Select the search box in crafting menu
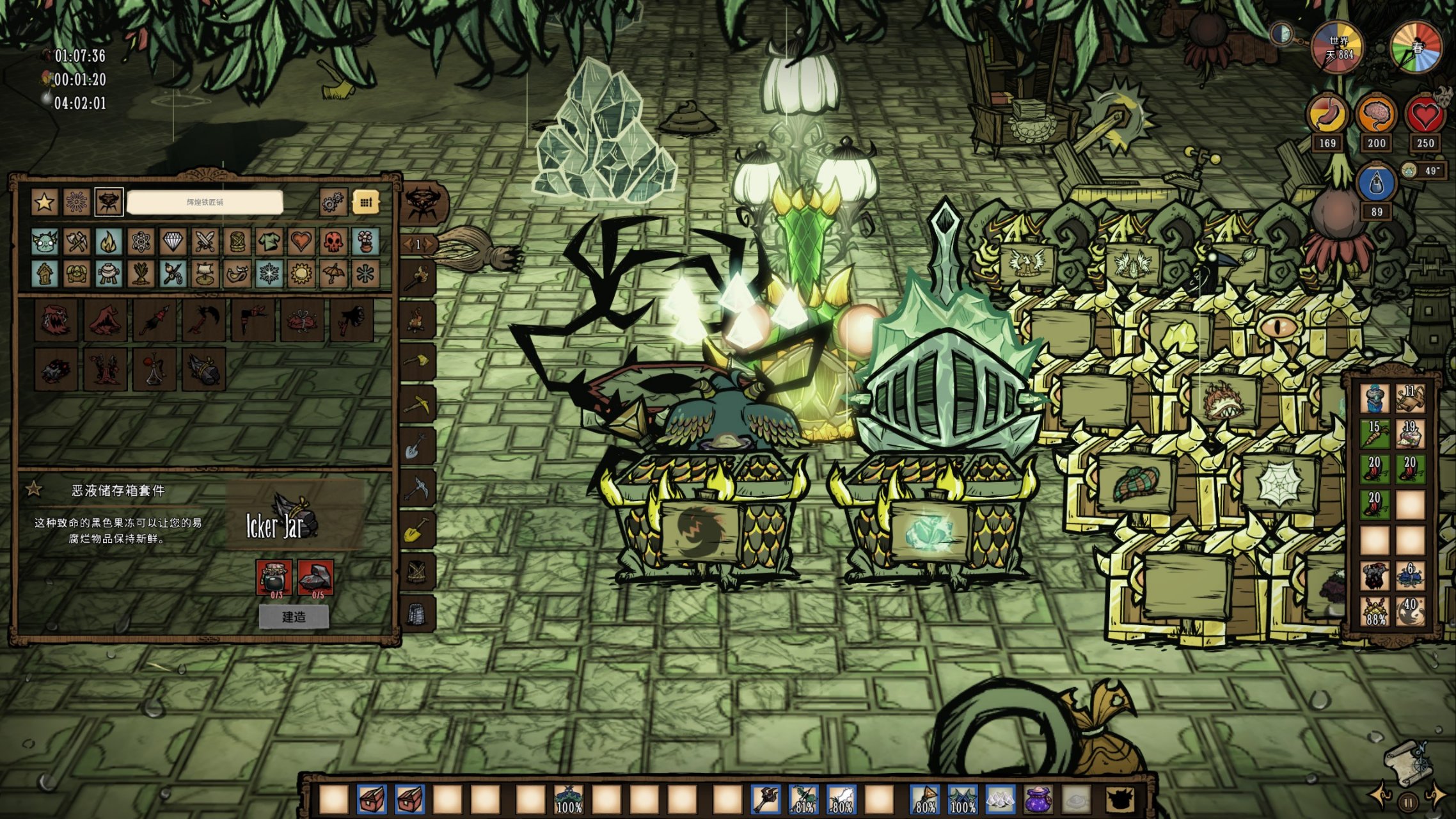The image size is (1456, 819). [x=205, y=202]
